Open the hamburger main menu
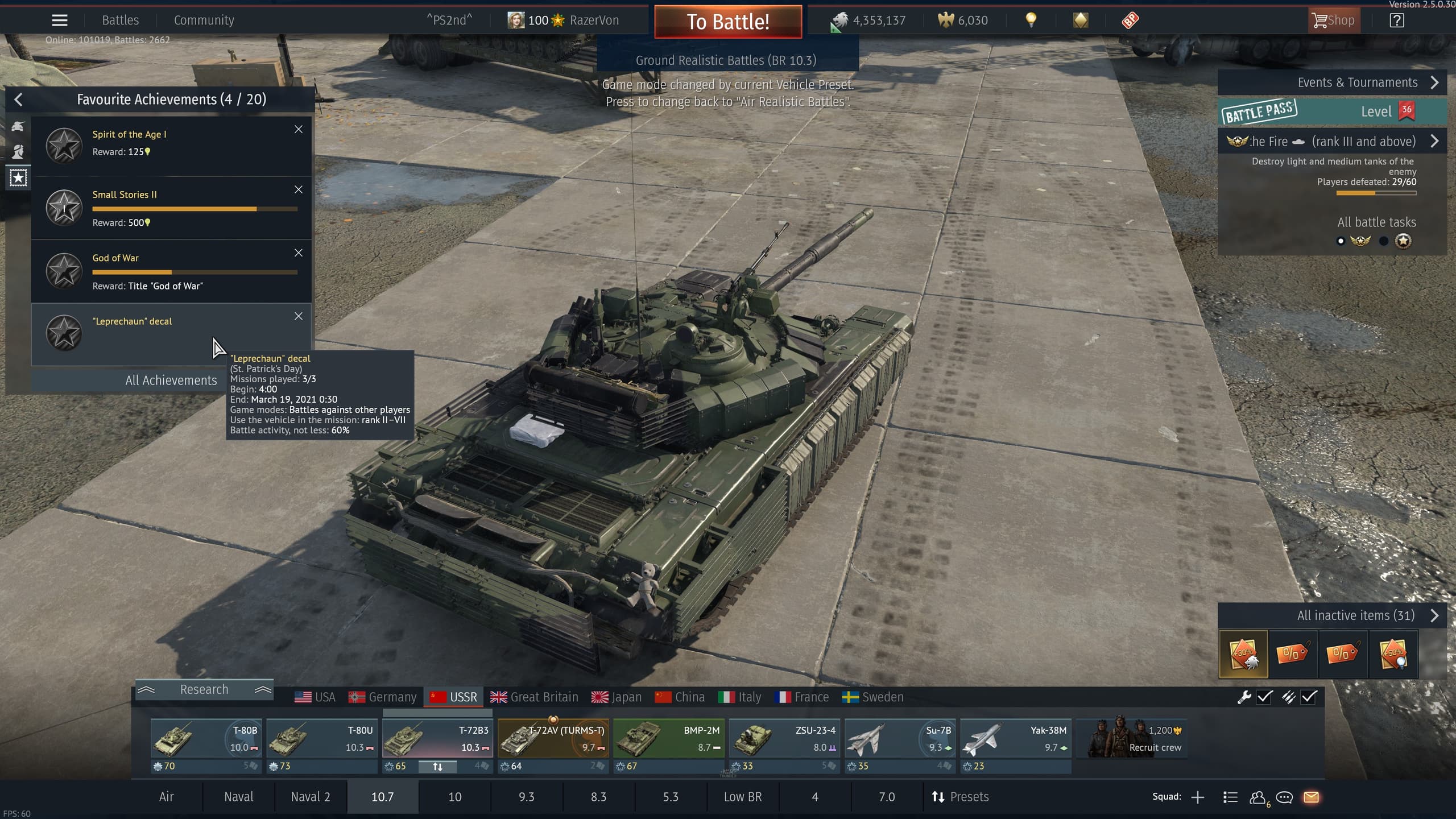 (60, 20)
